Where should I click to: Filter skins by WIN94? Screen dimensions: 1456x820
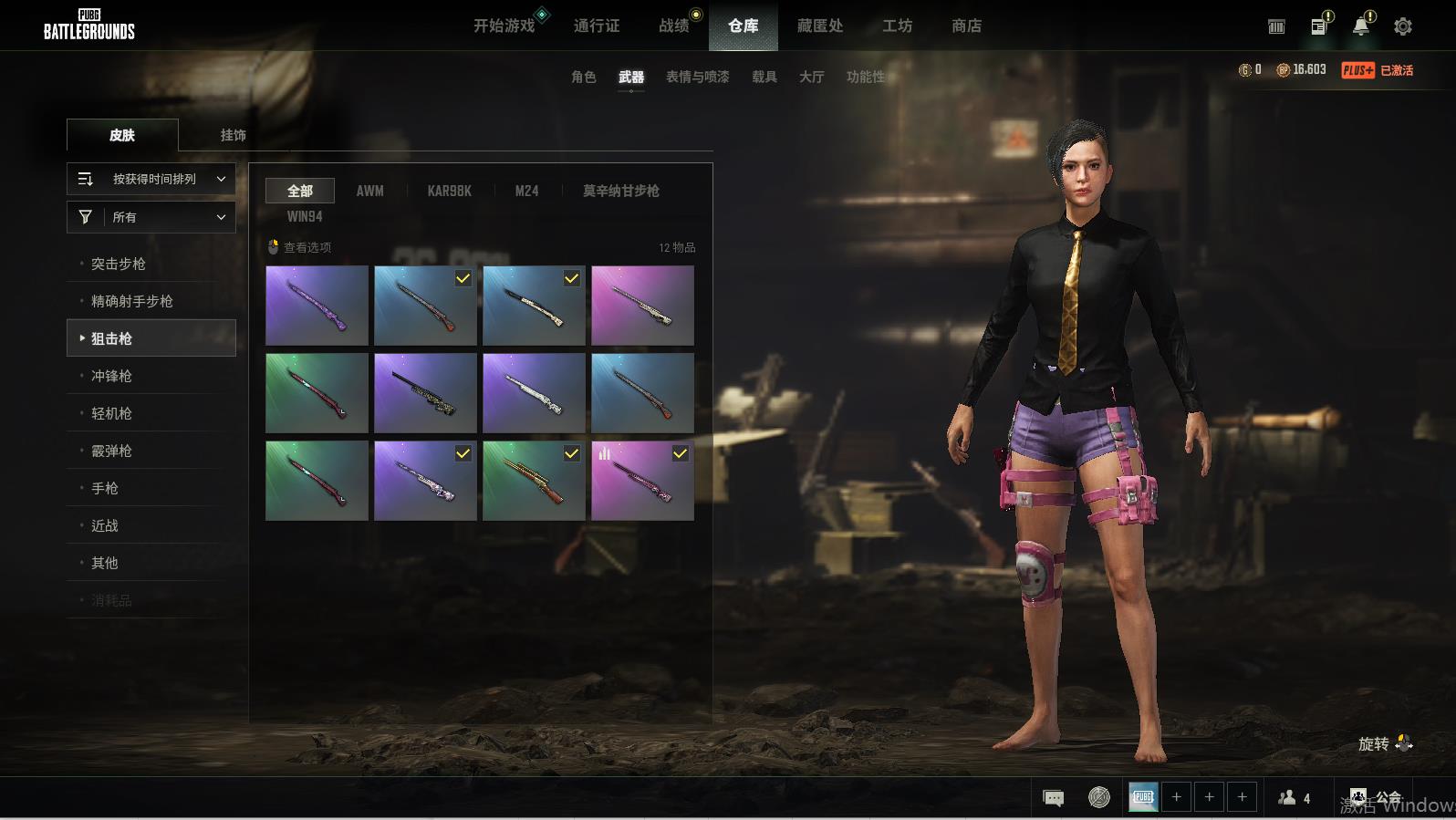coord(305,216)
